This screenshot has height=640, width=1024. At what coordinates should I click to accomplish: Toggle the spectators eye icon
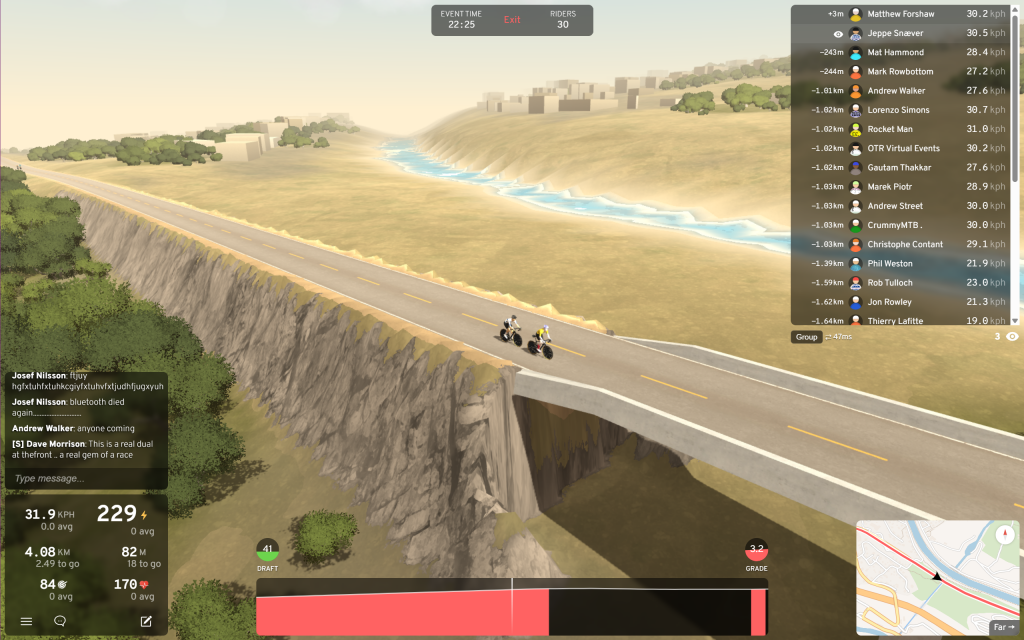[1012, 337]
